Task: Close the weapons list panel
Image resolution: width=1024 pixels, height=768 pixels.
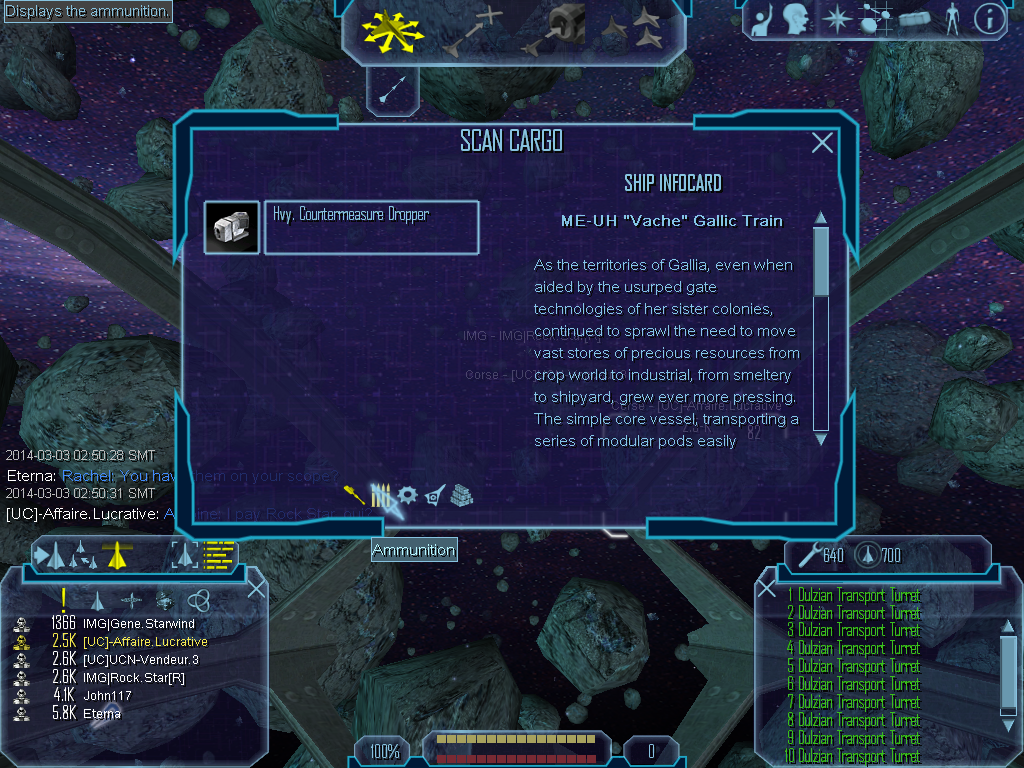Action: [x=767, y=589]
